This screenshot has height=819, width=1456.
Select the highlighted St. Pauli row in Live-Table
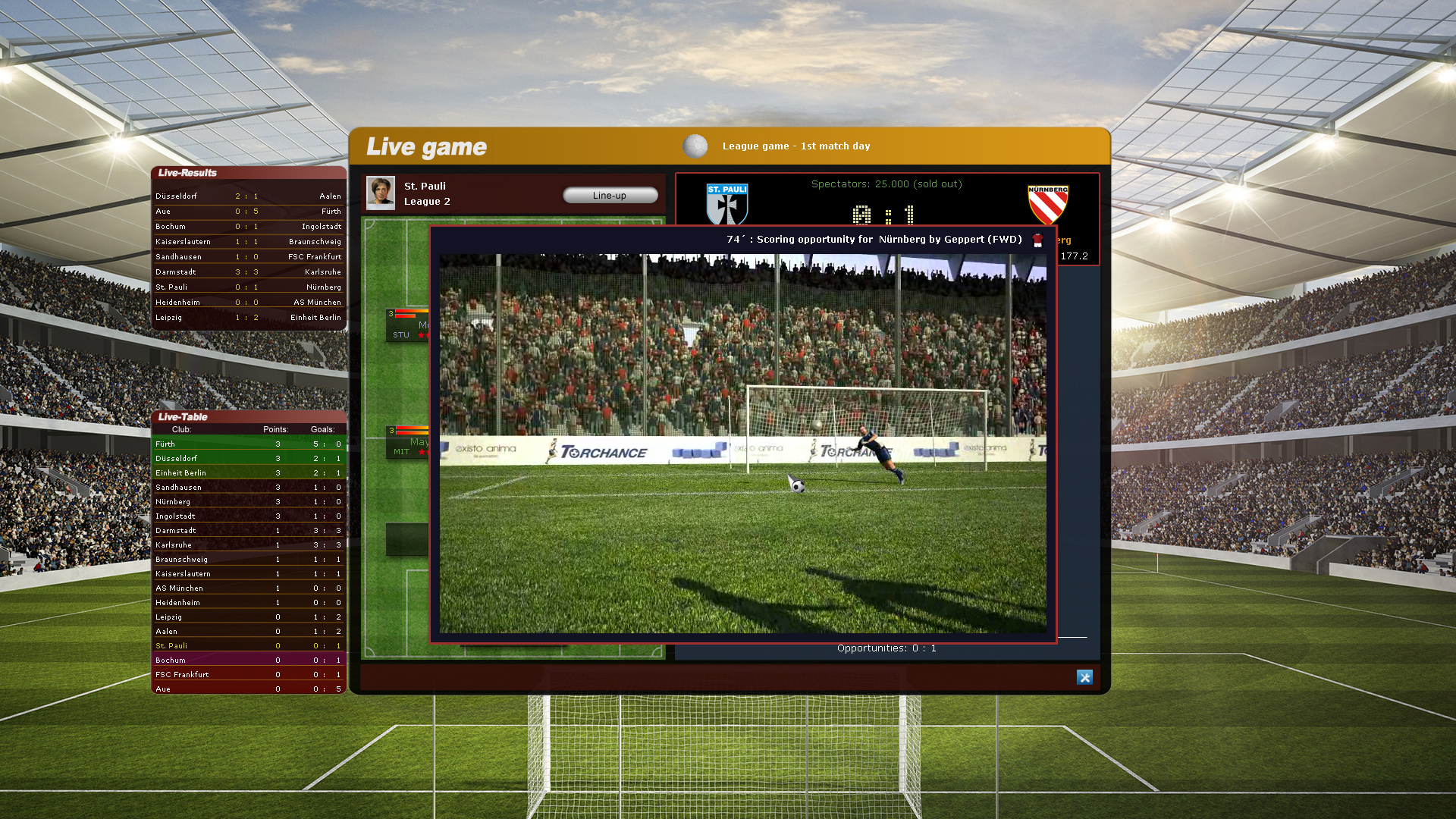tap(248, 645)
